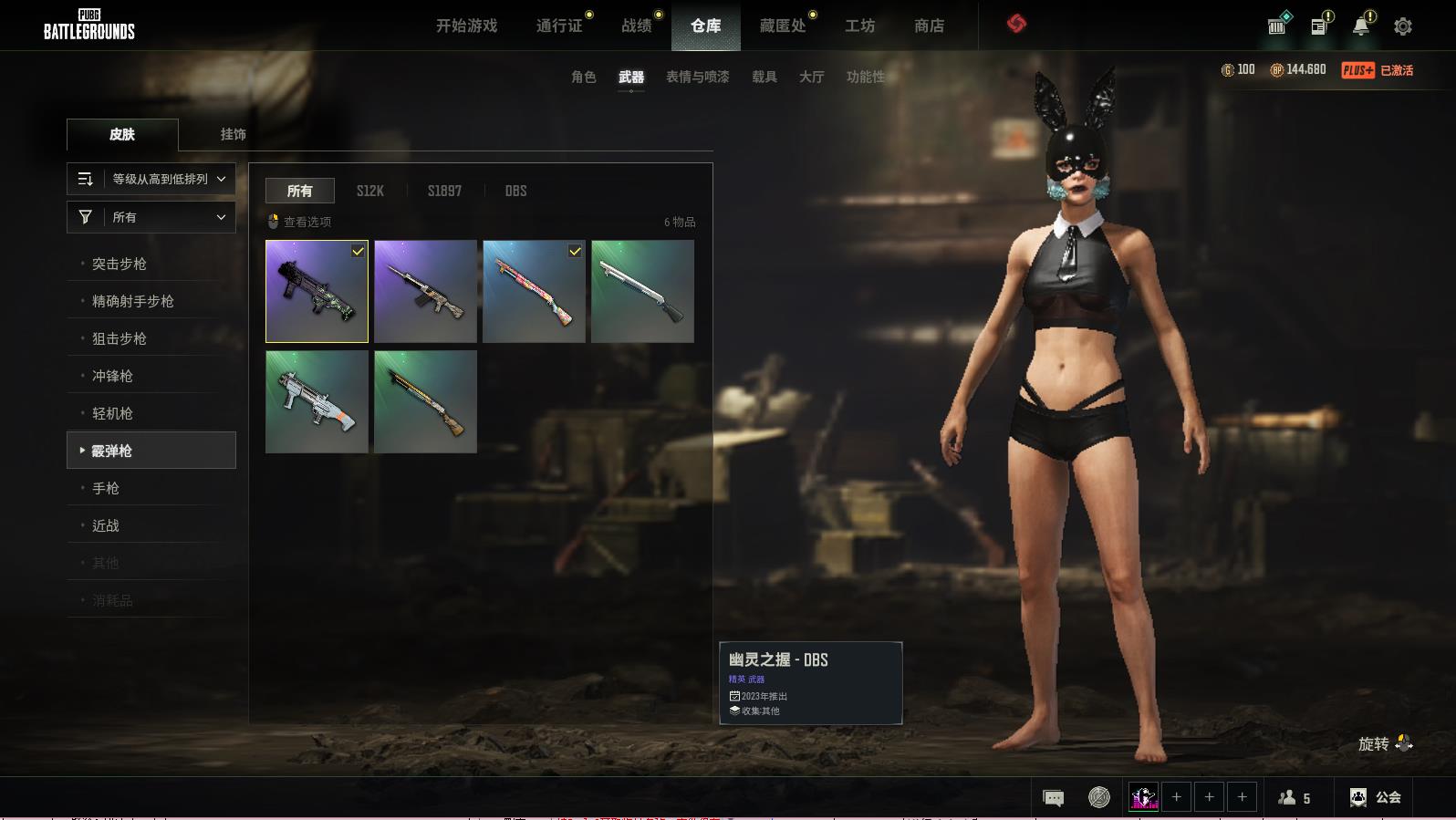
Task: Open the 载具 vehicle sub-tab
Action: (x=764, y=77)
